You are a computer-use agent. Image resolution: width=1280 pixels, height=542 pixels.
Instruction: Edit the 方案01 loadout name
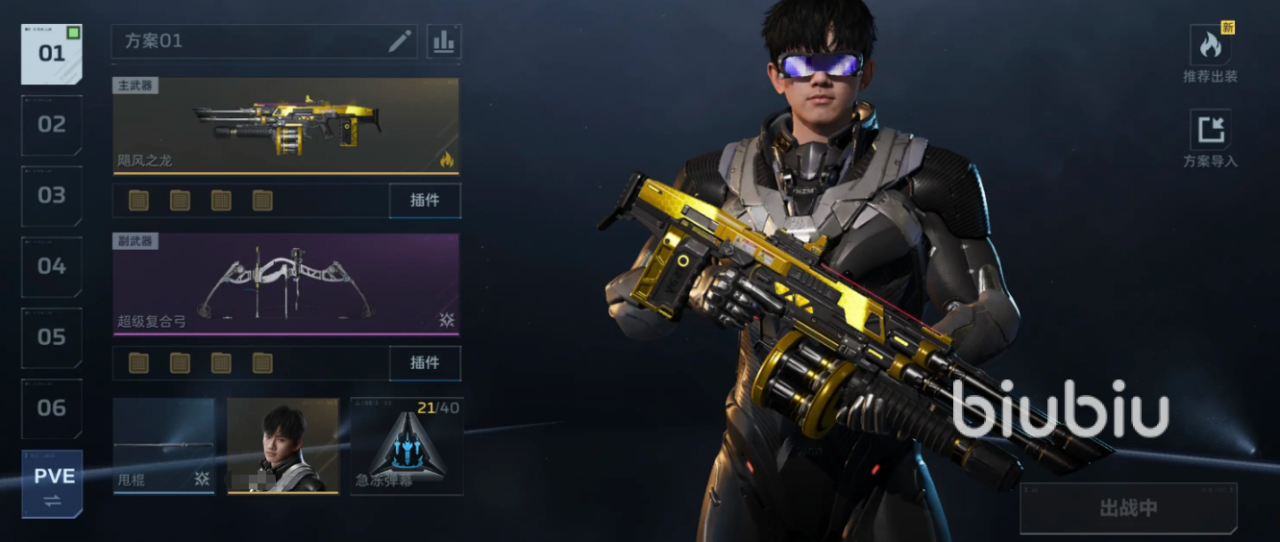[x=400, y=41]
